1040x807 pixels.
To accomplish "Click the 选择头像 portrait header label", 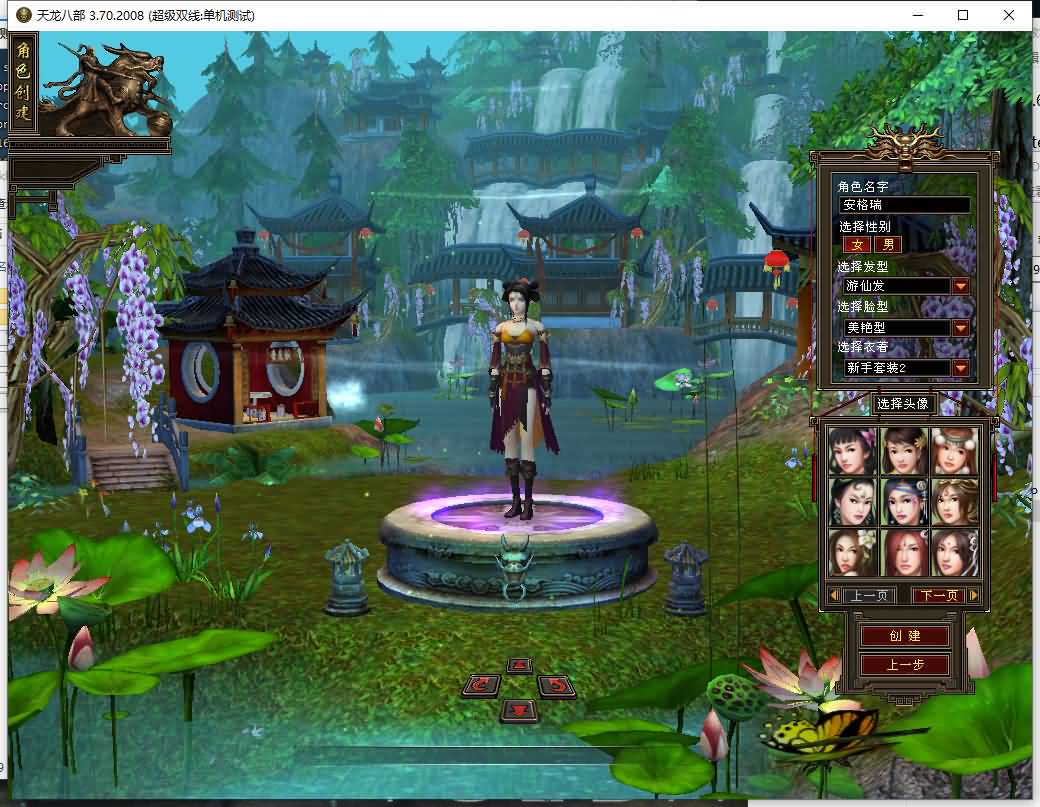I will pyautogui.click(x=904, y=404).
